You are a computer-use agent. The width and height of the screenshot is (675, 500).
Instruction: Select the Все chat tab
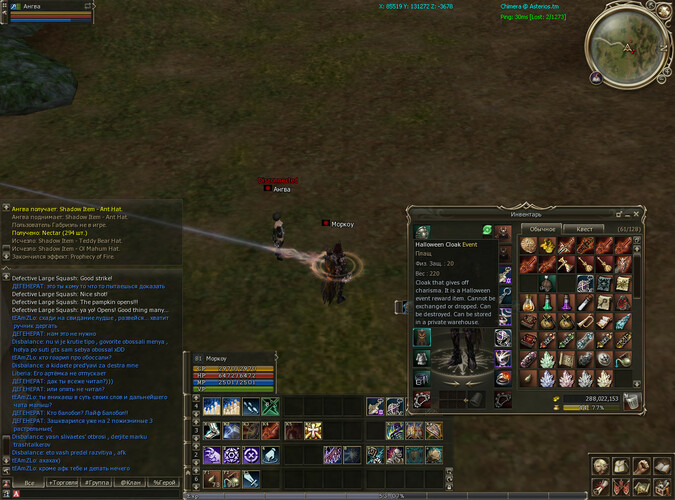30,482
